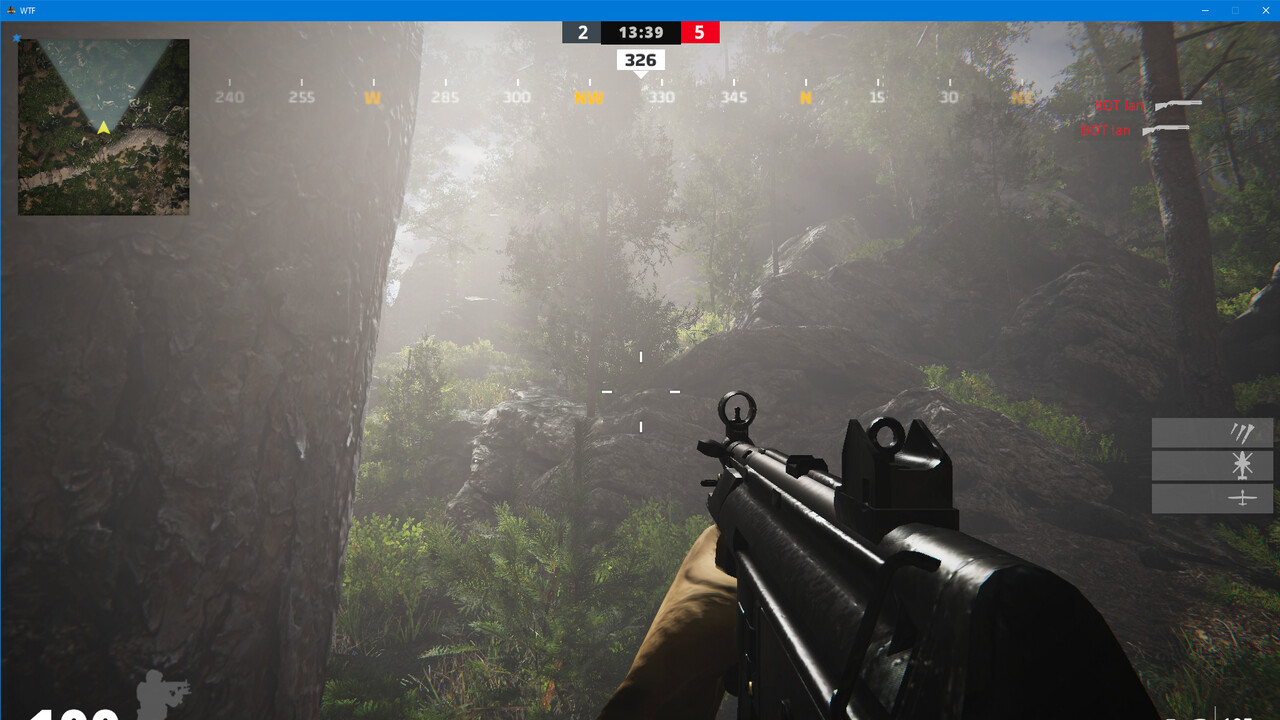Click the yellow NW marker on the compass bar
This screenshot has height=720, width=1280.
pos(588,97)
